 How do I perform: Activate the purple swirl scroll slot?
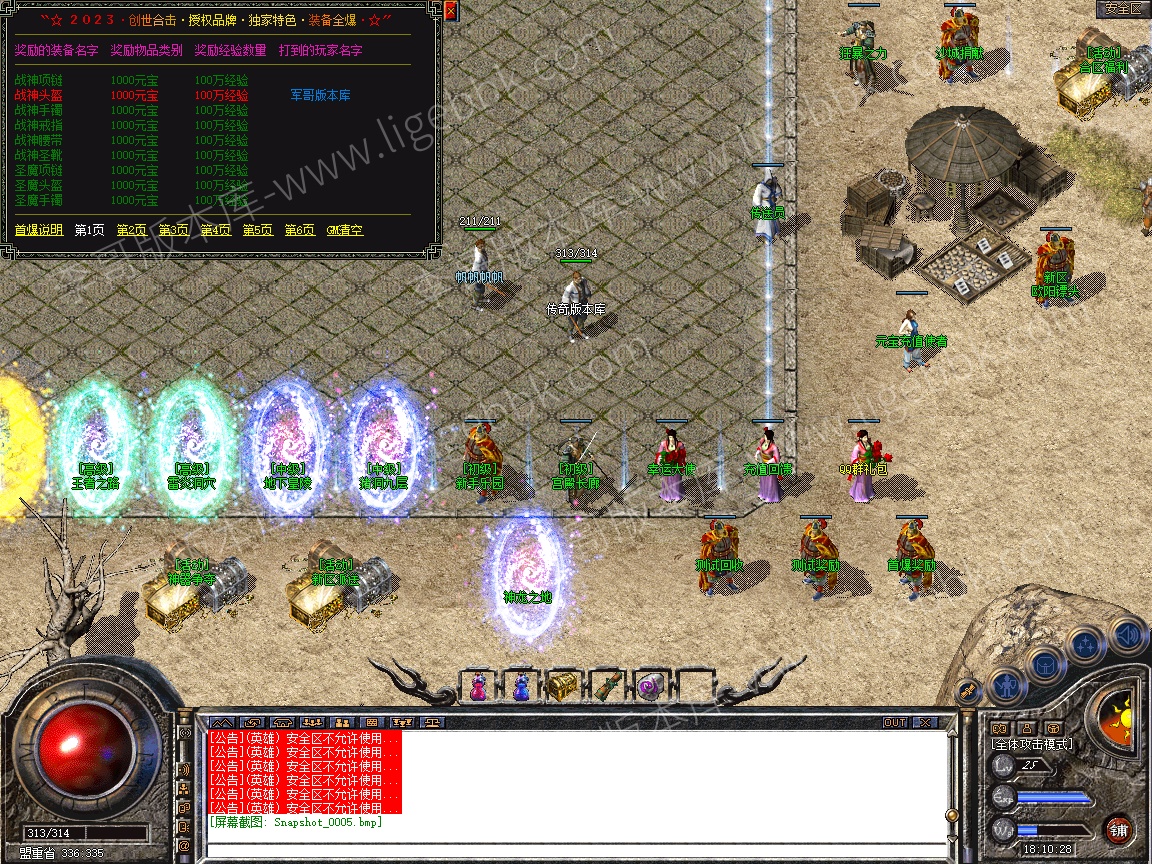pos(650,688)
